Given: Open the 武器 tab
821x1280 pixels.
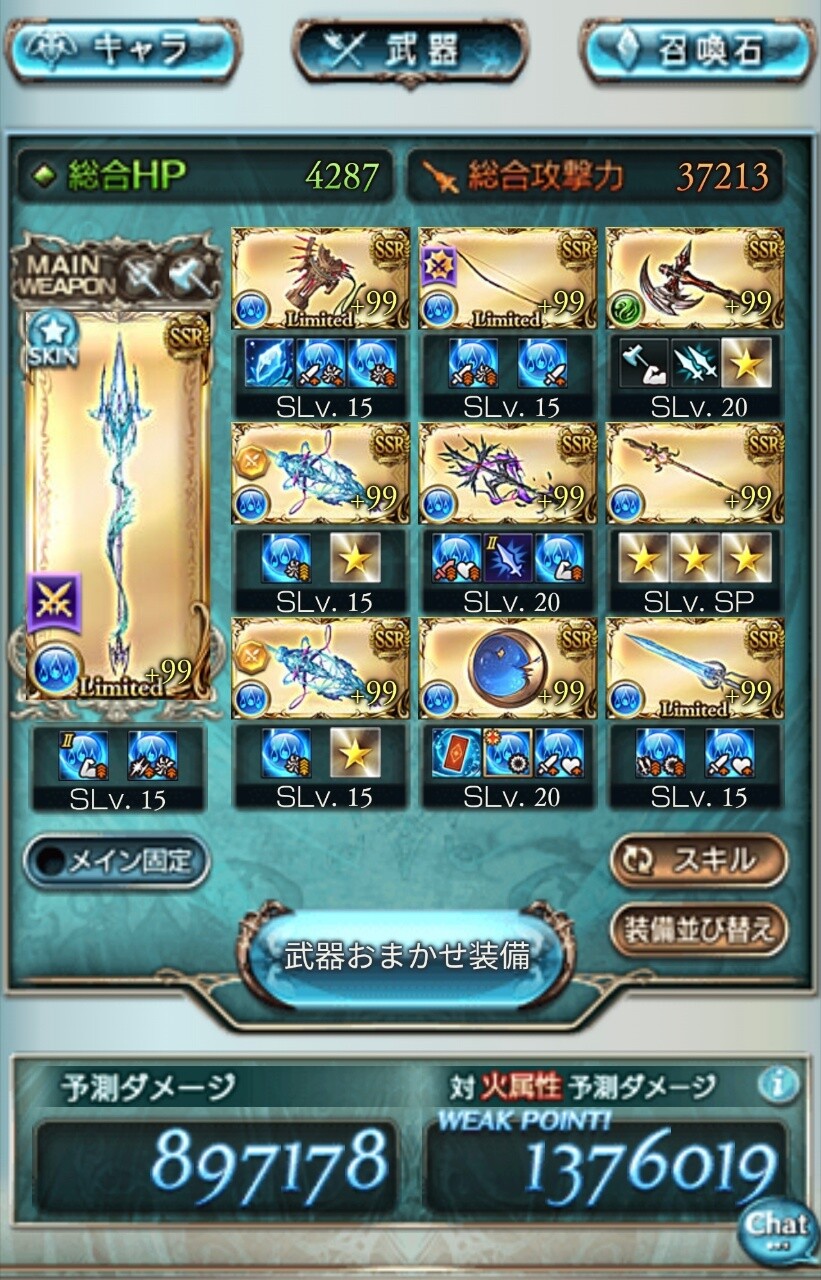Looking at the screenshot, I should pyautogui.click(x=410, y=50).
